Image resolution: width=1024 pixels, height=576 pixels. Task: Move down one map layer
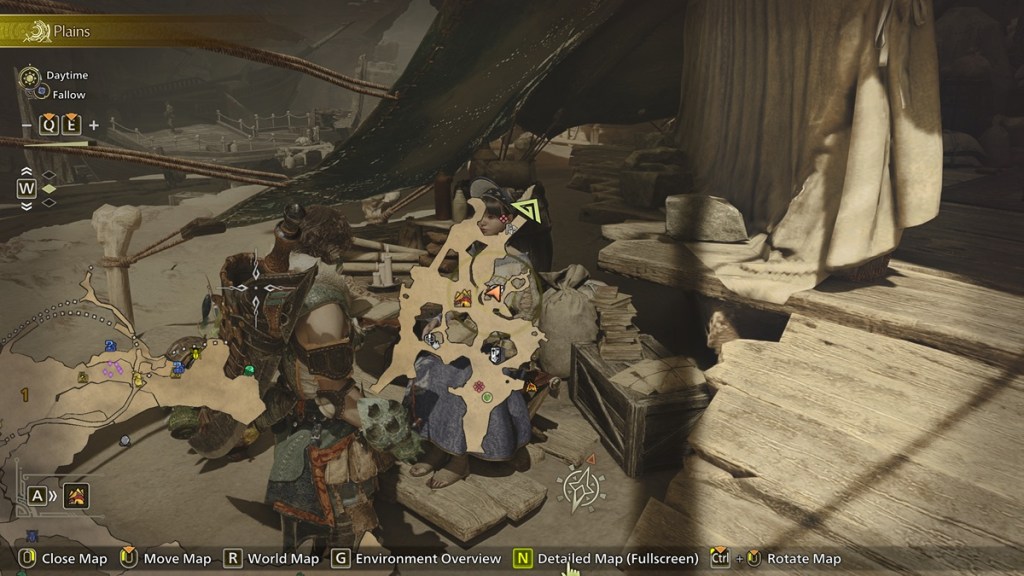point(26,205)
